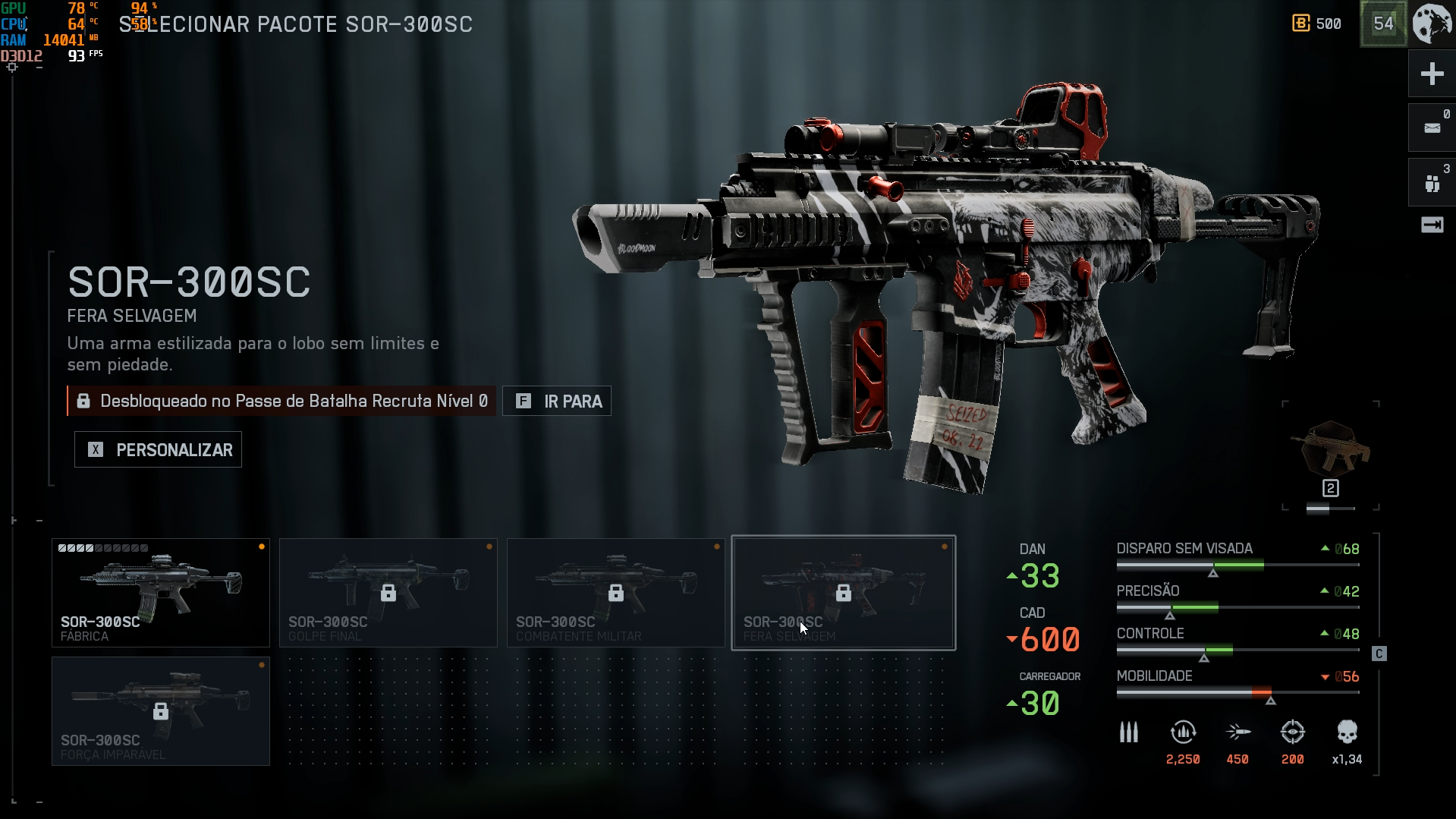This screenshot has height=819, width=1456.
Task: Open the squad members icon
Action: click(x=1432, y=183)
